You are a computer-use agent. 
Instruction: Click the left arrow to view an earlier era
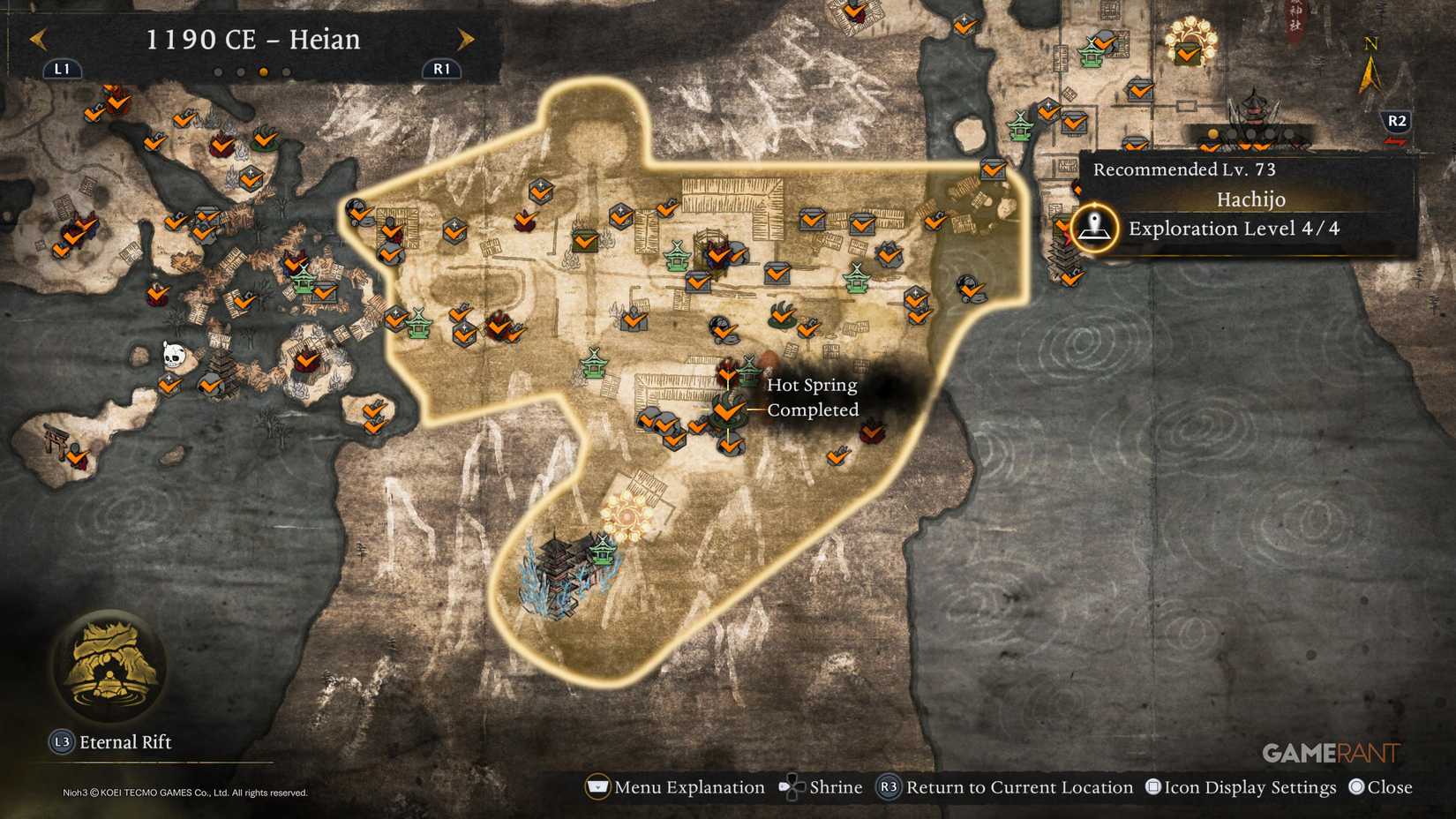[37, 39]
